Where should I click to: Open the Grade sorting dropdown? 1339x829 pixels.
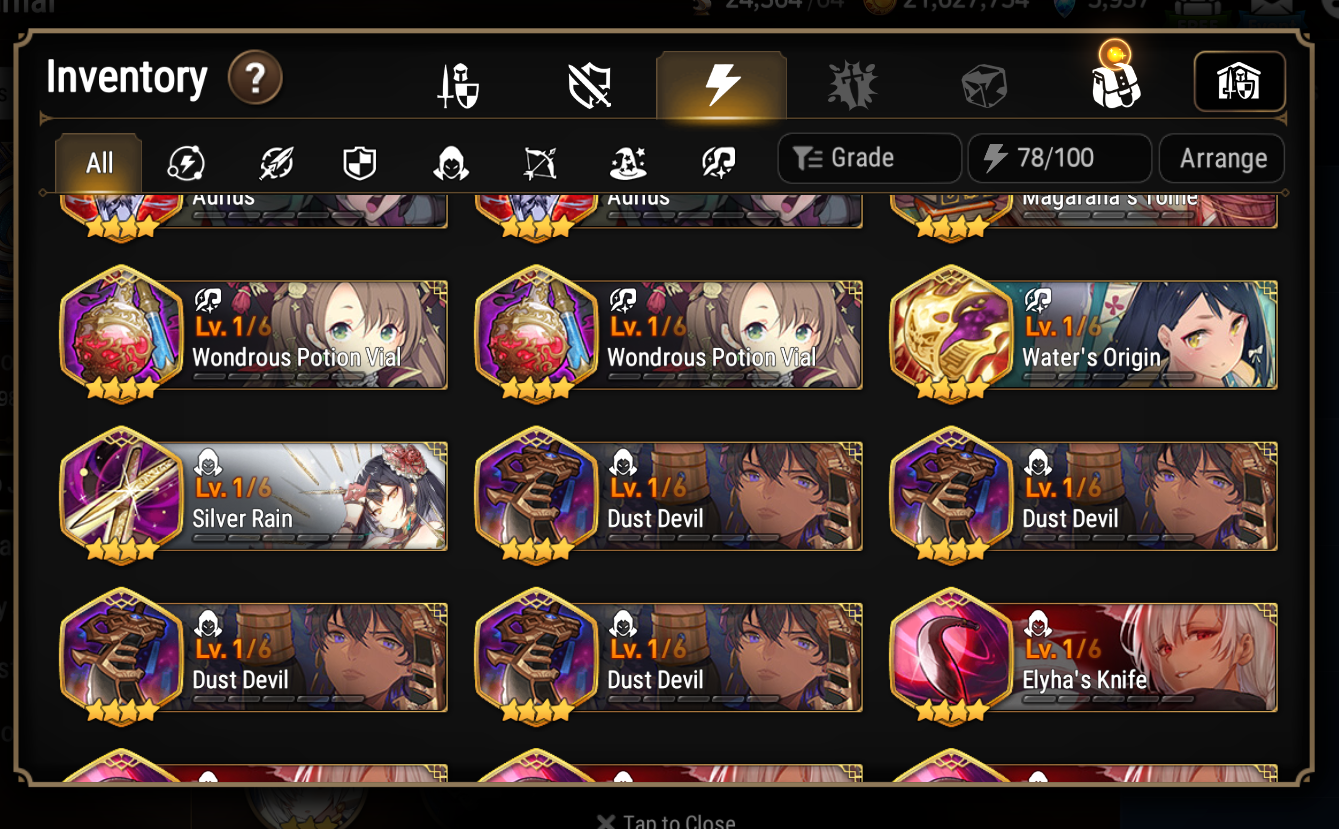(868, 157)
